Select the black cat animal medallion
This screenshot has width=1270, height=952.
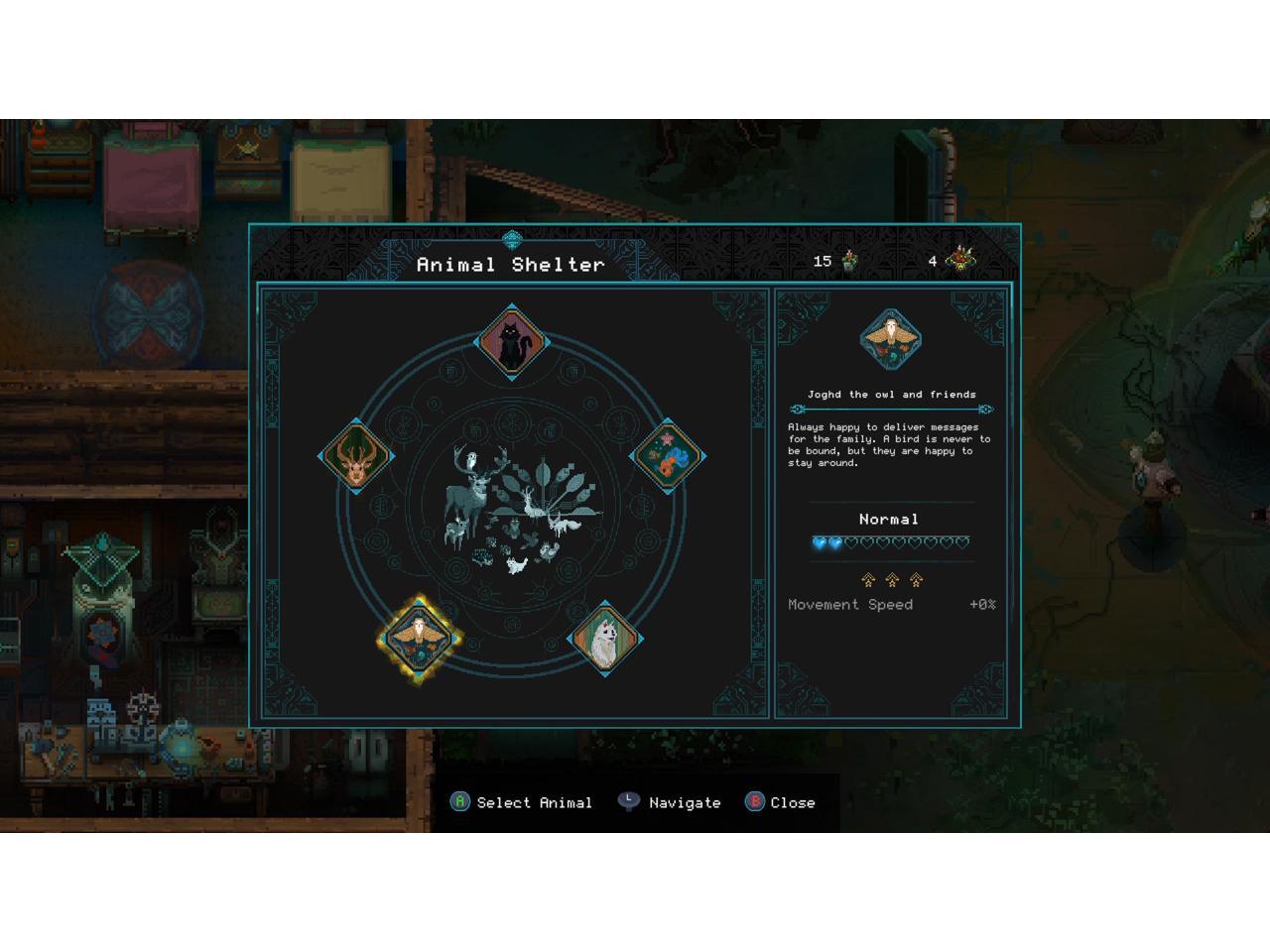tap(512, 342)
